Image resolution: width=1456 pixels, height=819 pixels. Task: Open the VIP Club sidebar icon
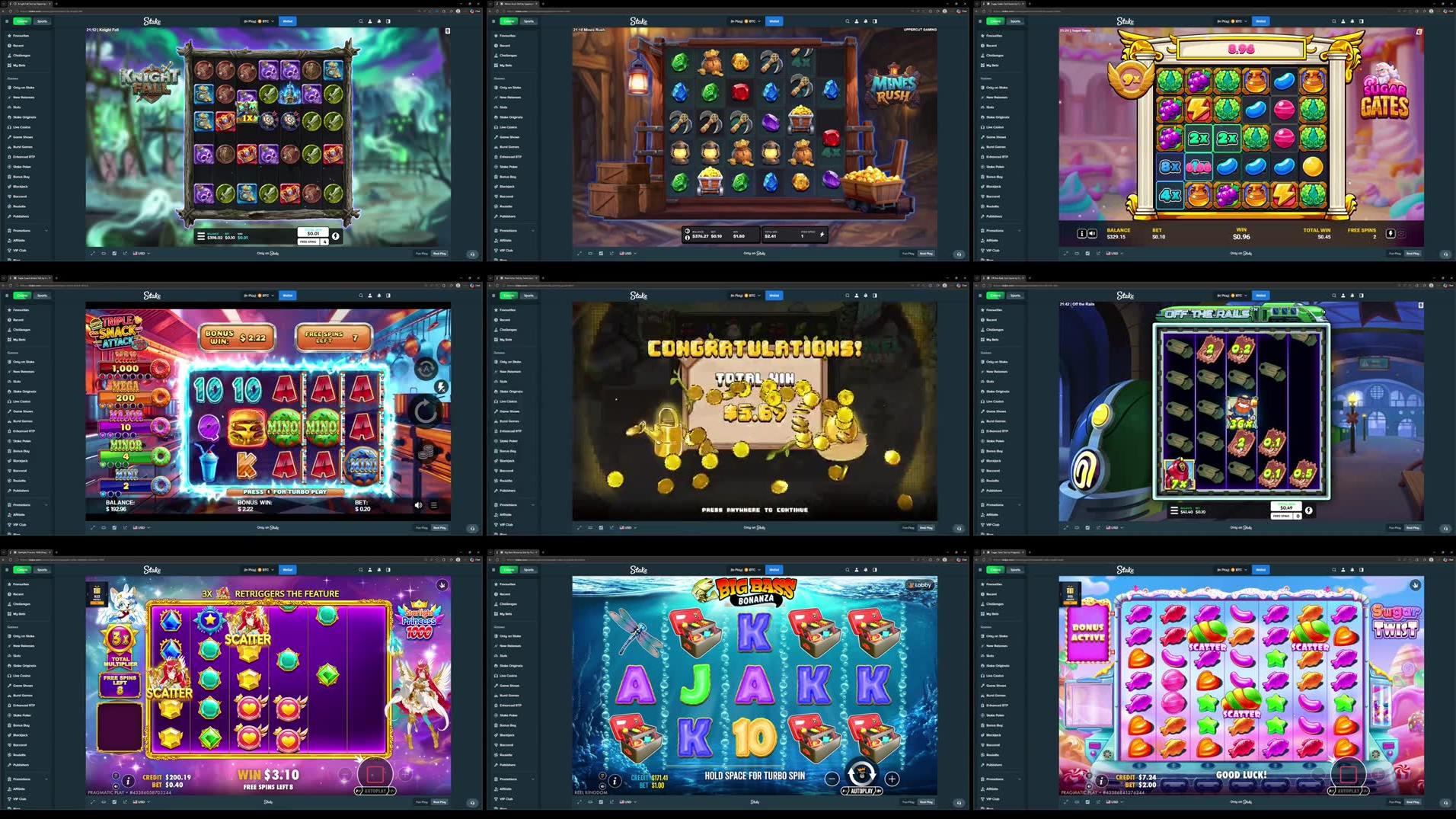10,250
